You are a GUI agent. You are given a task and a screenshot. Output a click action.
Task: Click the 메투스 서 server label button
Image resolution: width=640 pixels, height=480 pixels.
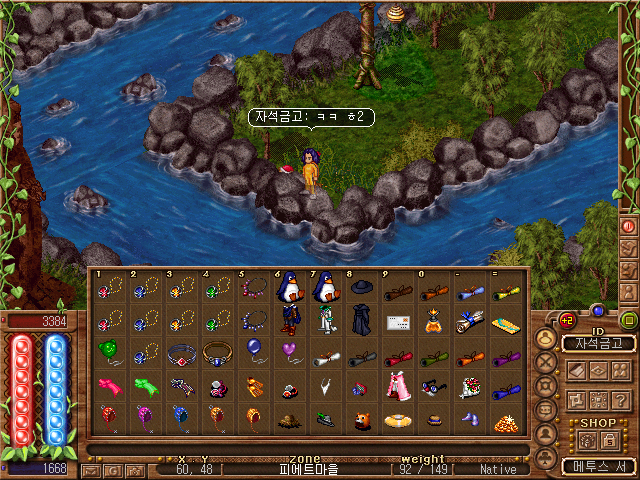[598, 466]
